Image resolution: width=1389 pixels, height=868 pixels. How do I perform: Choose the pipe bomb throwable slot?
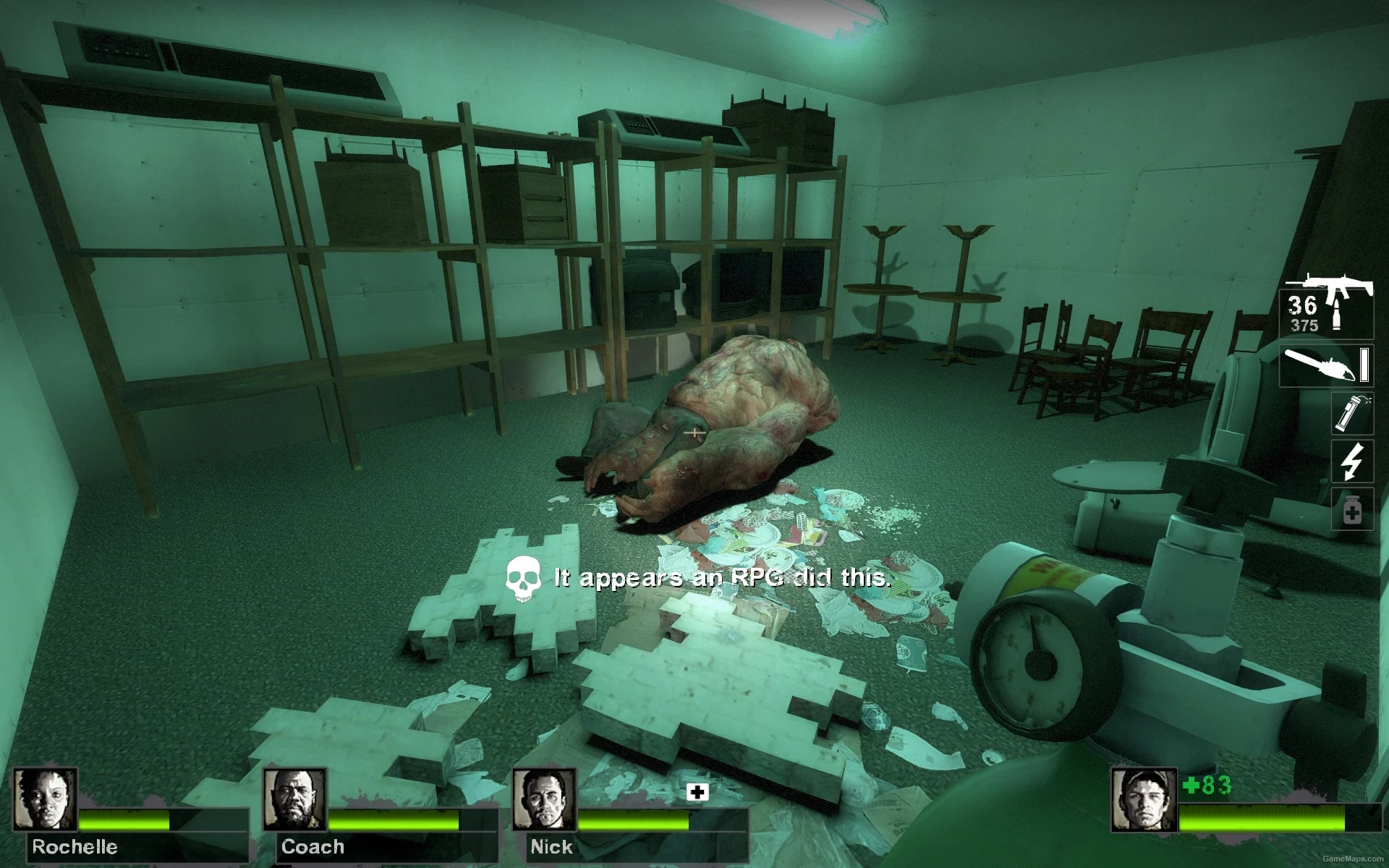point(1352,413)
